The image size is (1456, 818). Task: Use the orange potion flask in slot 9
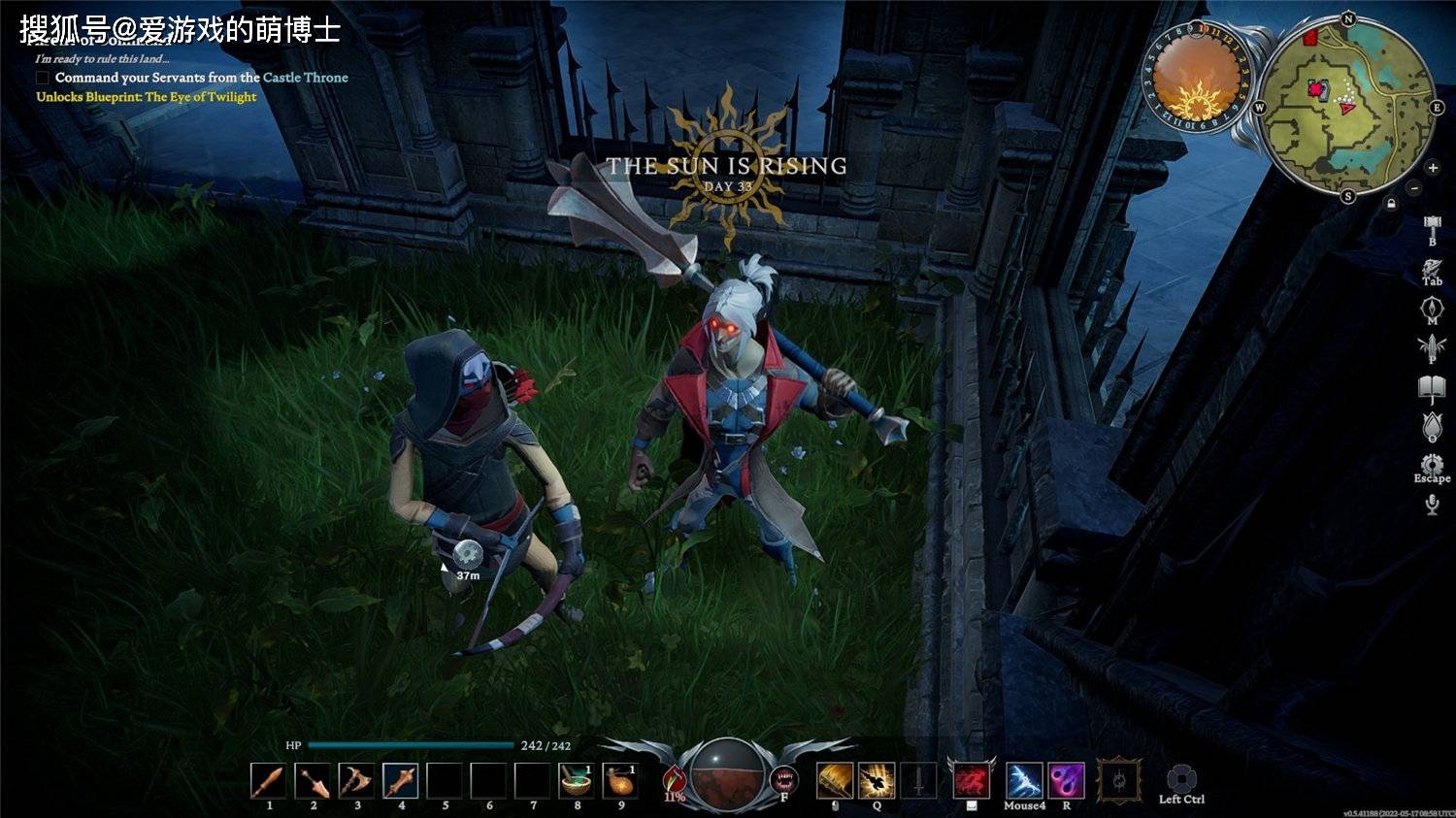[620, 780]
